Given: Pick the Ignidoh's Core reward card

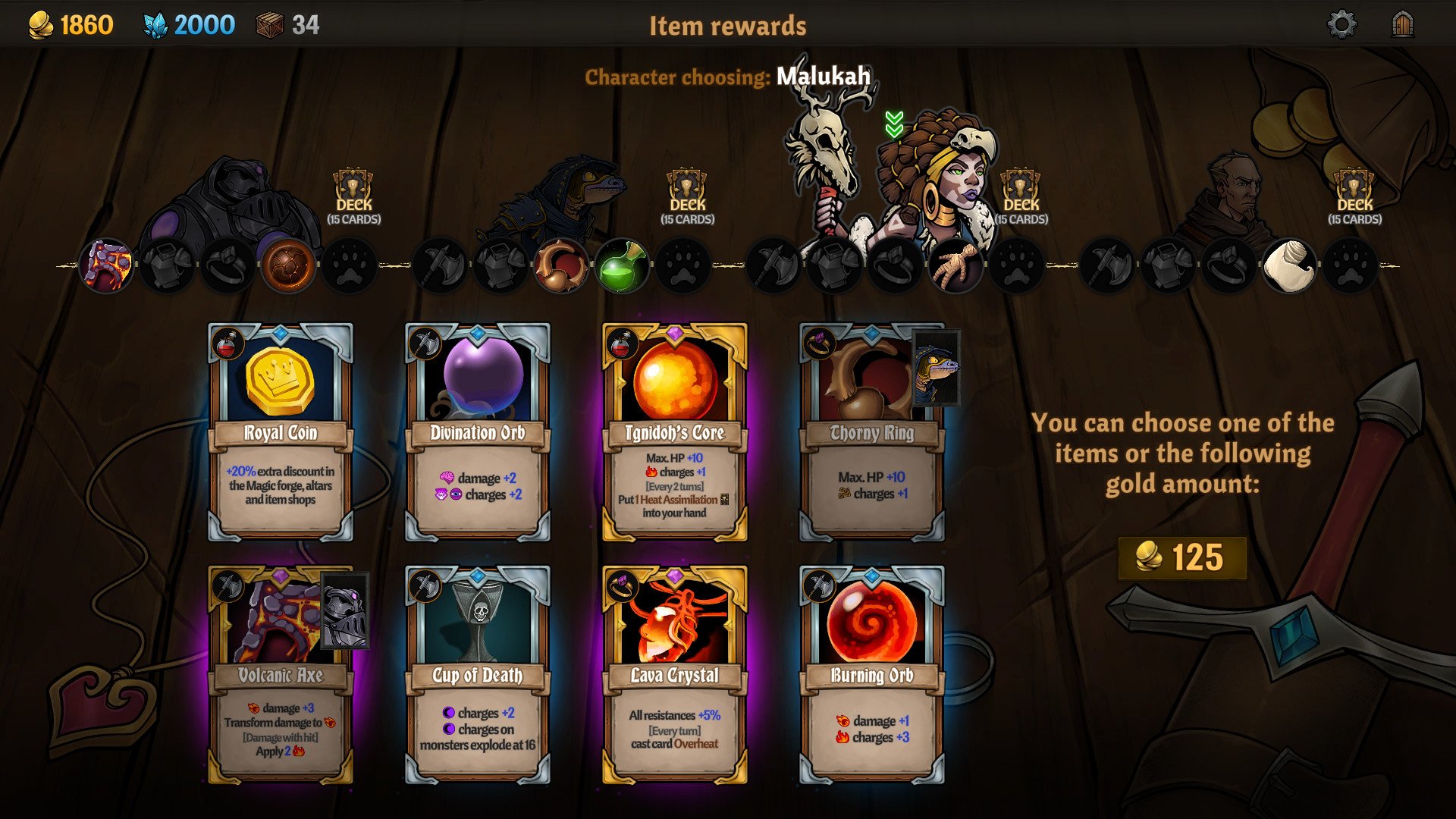Looking at the screenshot, I should tap(674, 432).
